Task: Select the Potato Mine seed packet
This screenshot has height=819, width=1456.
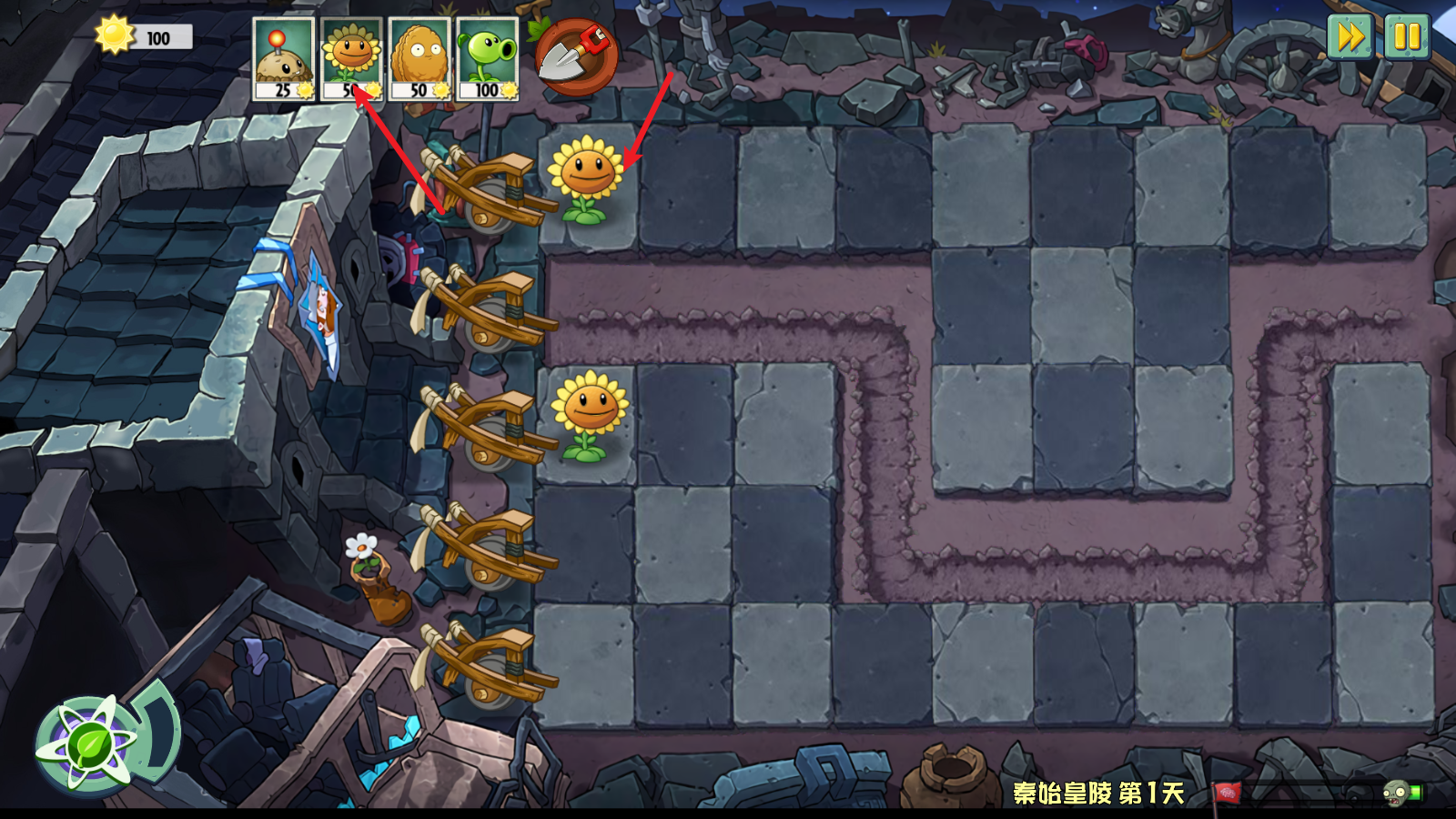Action: 284,58
